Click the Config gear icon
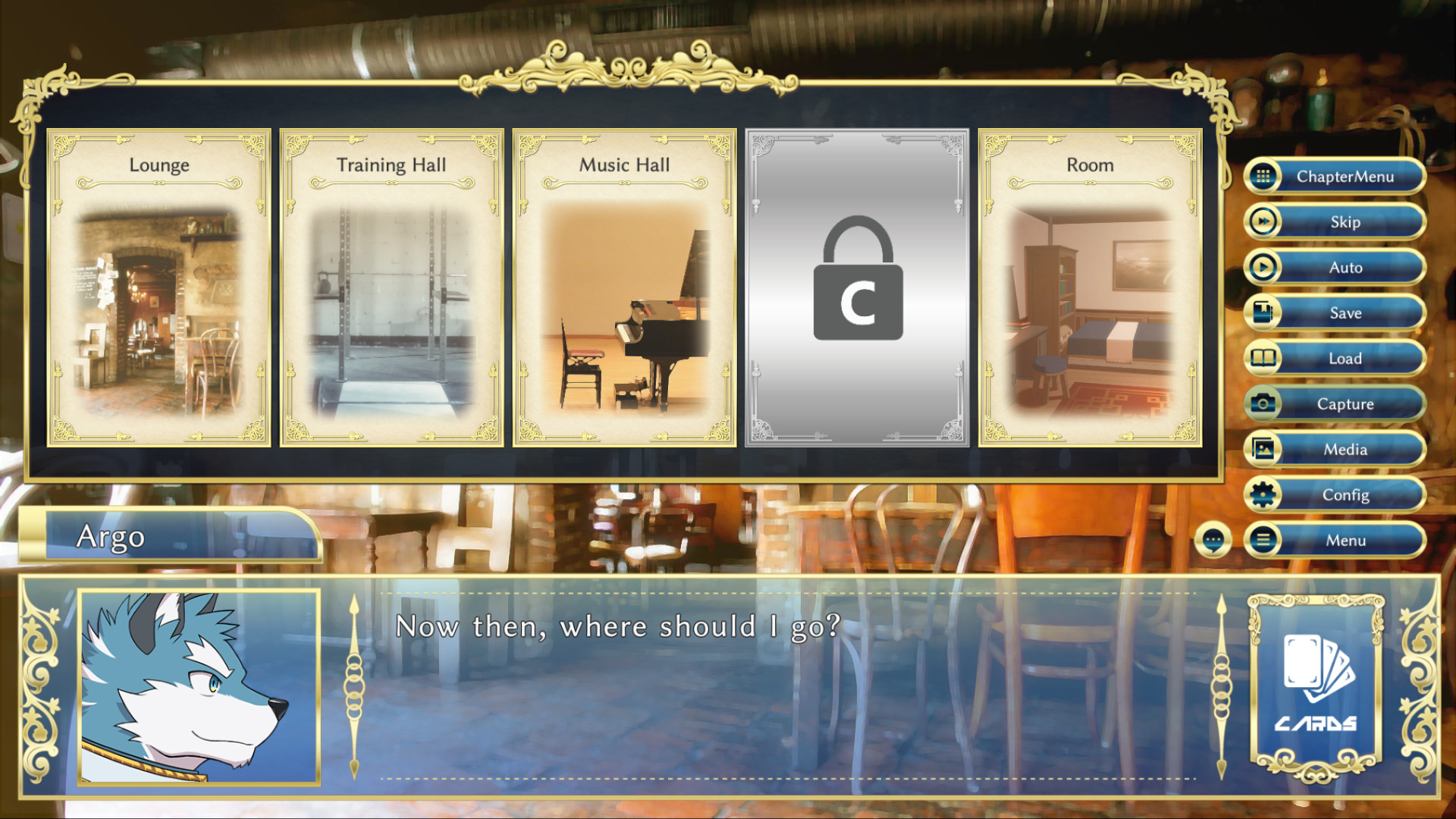Screen dimensions: 1456x819 pos(1262,494)
